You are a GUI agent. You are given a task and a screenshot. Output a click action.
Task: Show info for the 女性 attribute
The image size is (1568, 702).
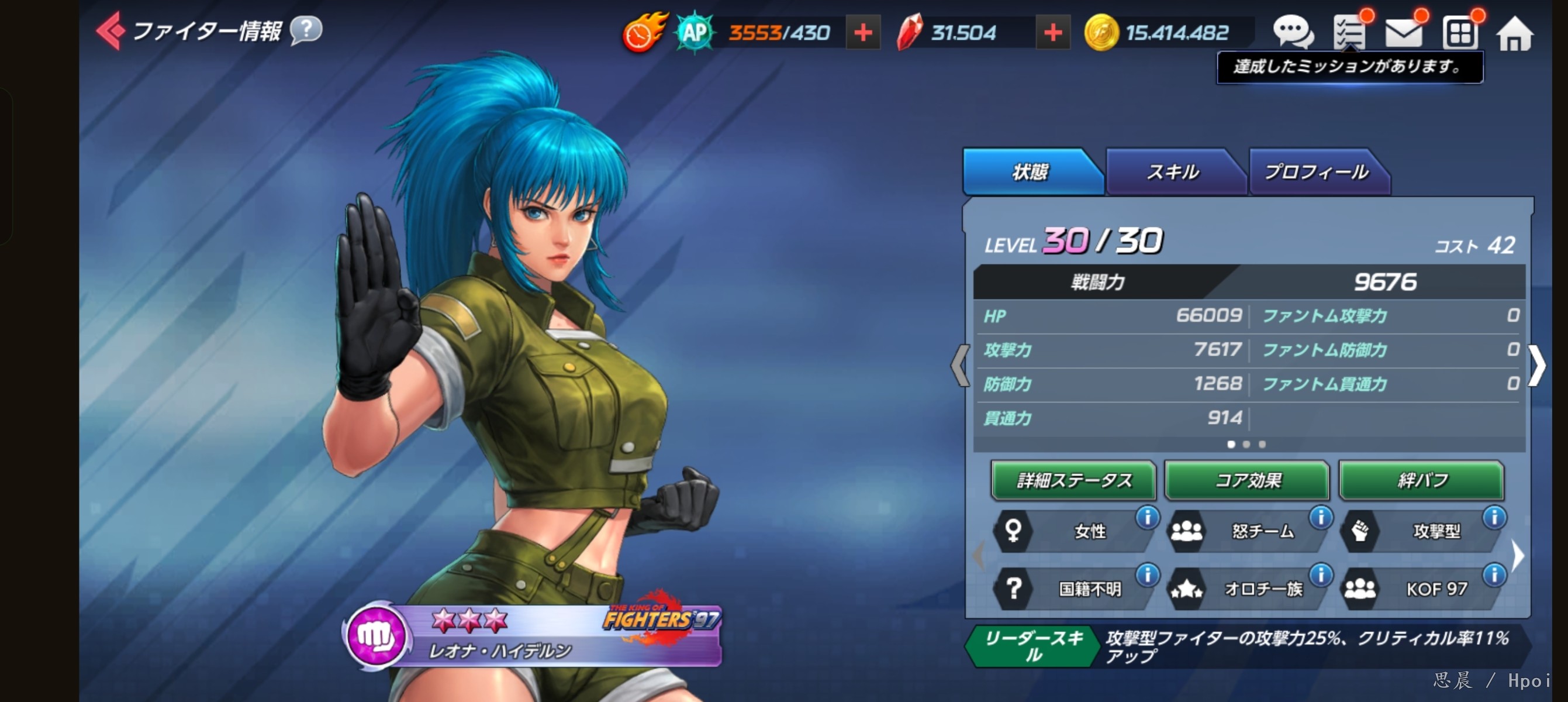[x=1148, y=518]
